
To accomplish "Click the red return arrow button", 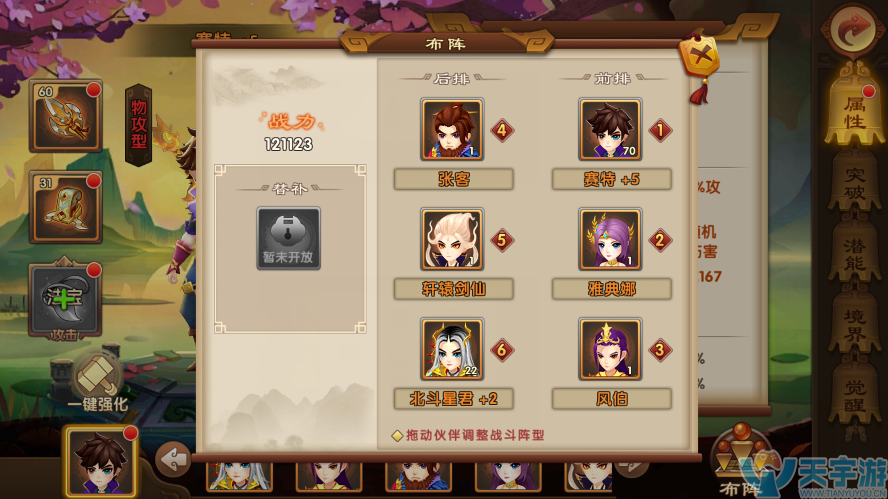I will 853,30.
